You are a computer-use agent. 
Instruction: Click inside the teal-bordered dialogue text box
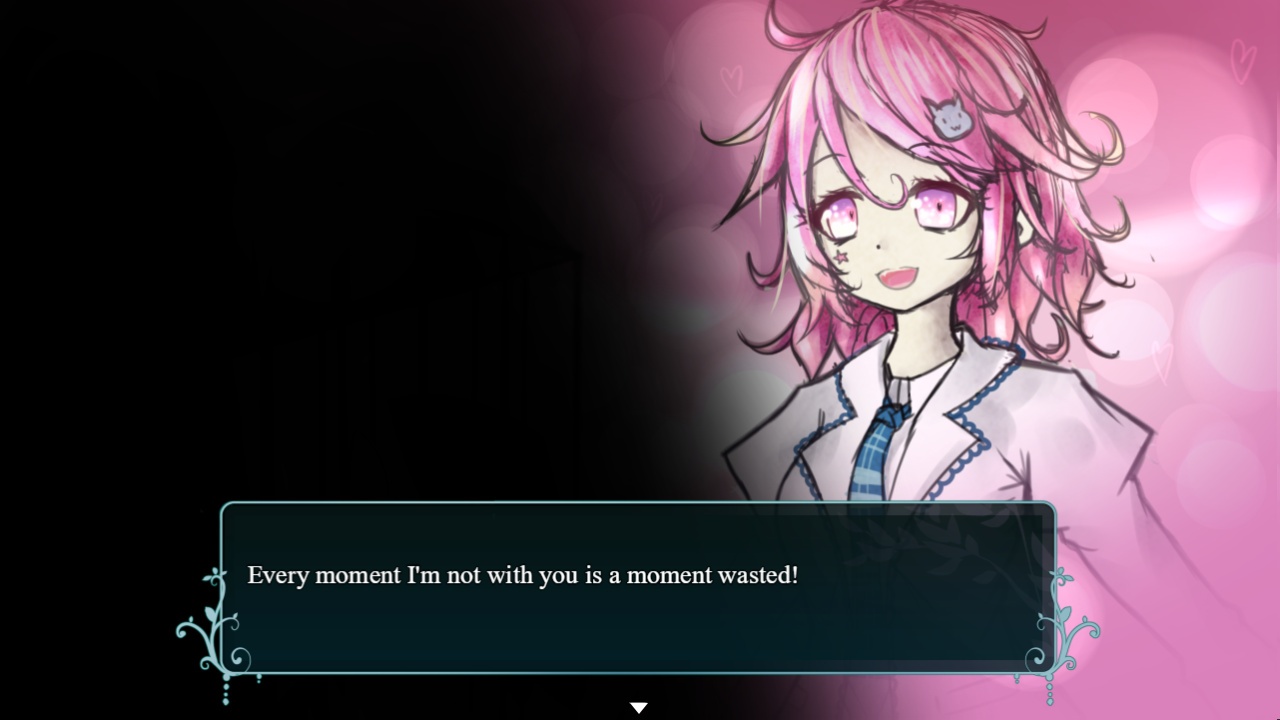point(640,600)
